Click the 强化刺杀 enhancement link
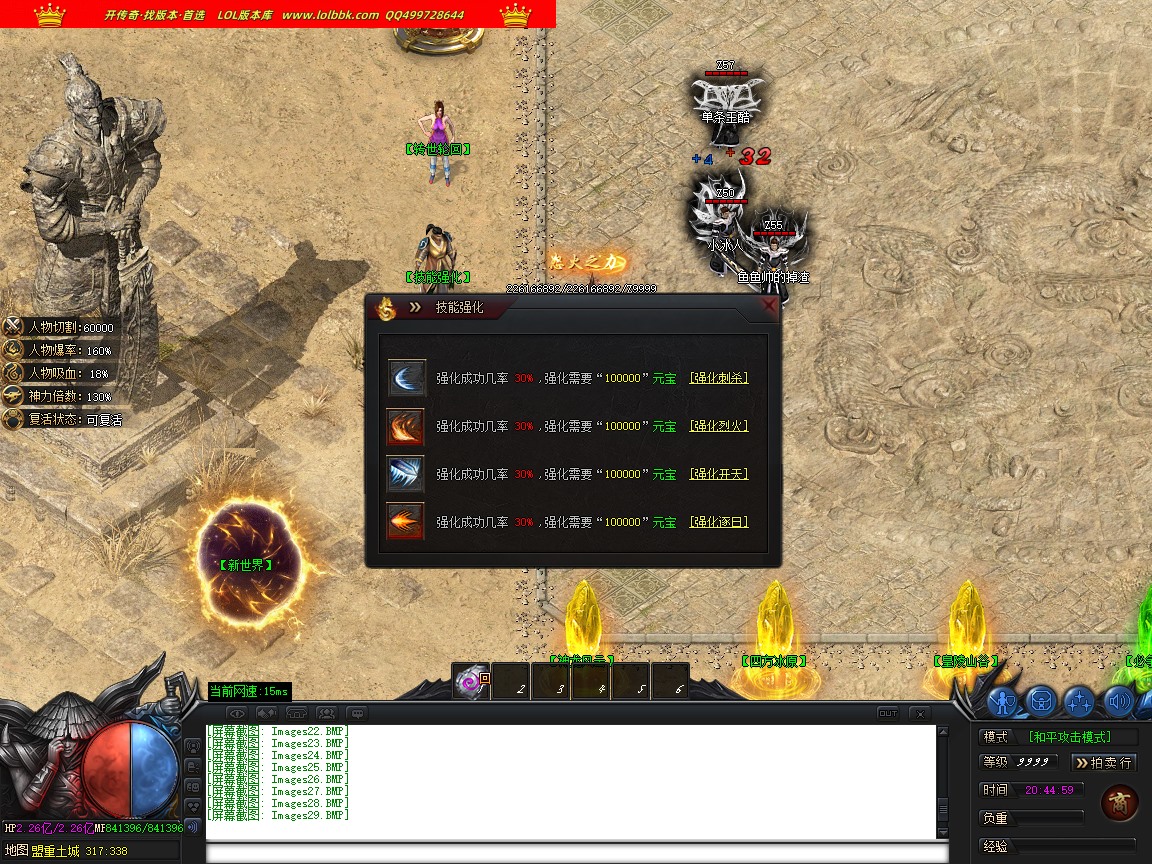 tap(719, 378)
